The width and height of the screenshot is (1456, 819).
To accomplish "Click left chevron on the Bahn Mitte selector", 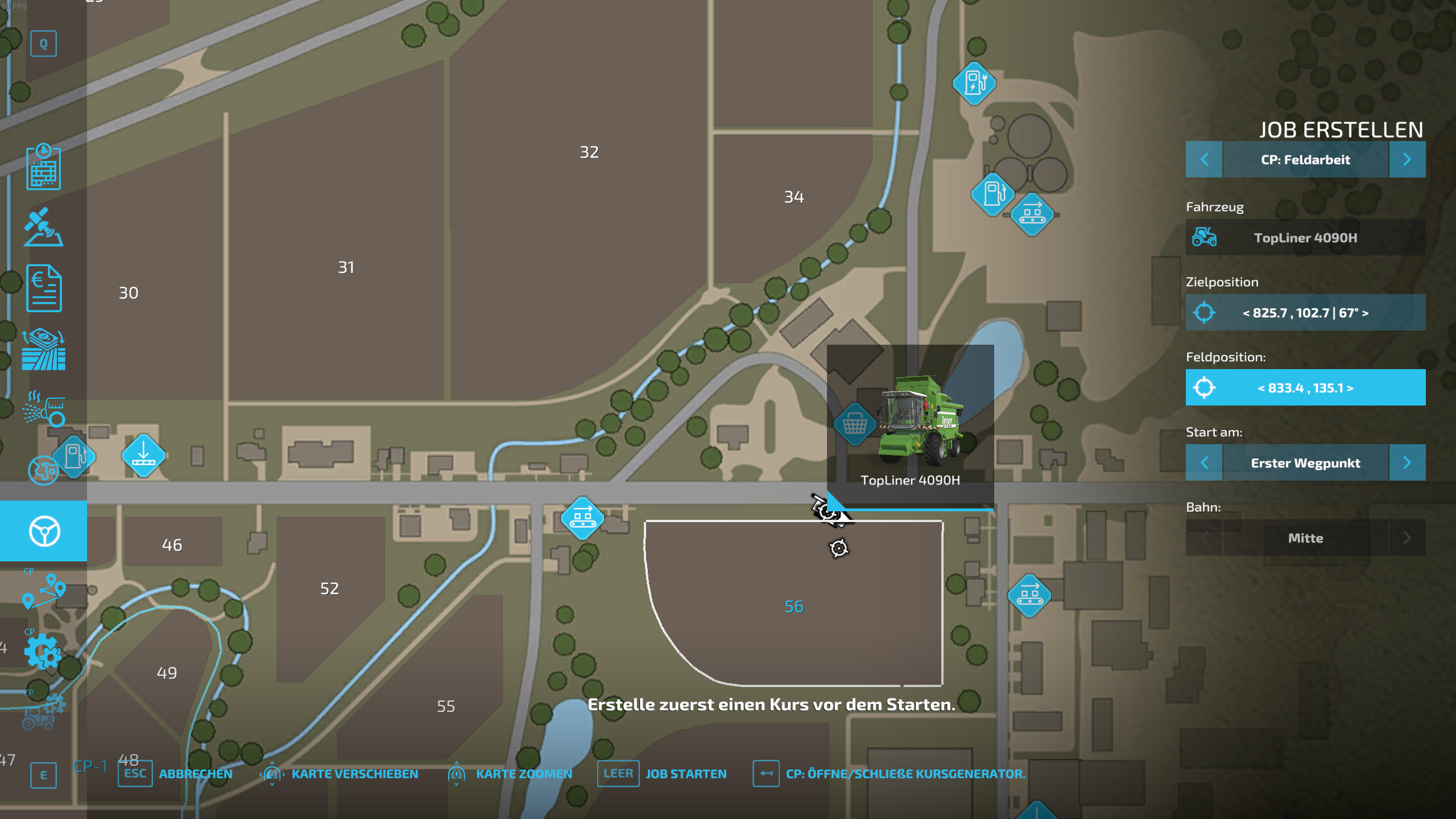I will (x=1204, y=537).
